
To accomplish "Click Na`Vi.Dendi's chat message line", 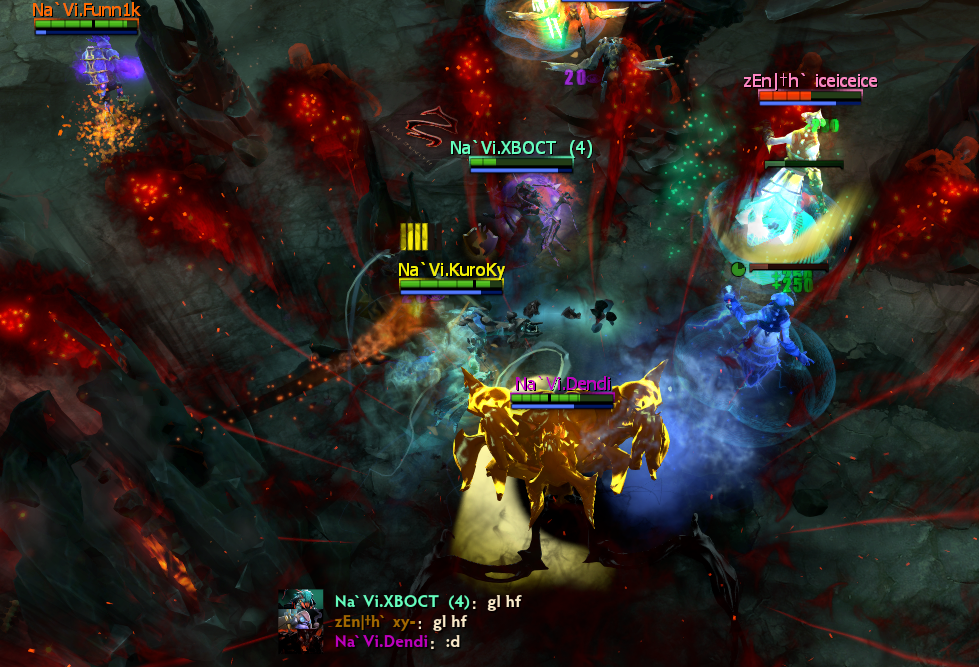I will pos(397,642).
